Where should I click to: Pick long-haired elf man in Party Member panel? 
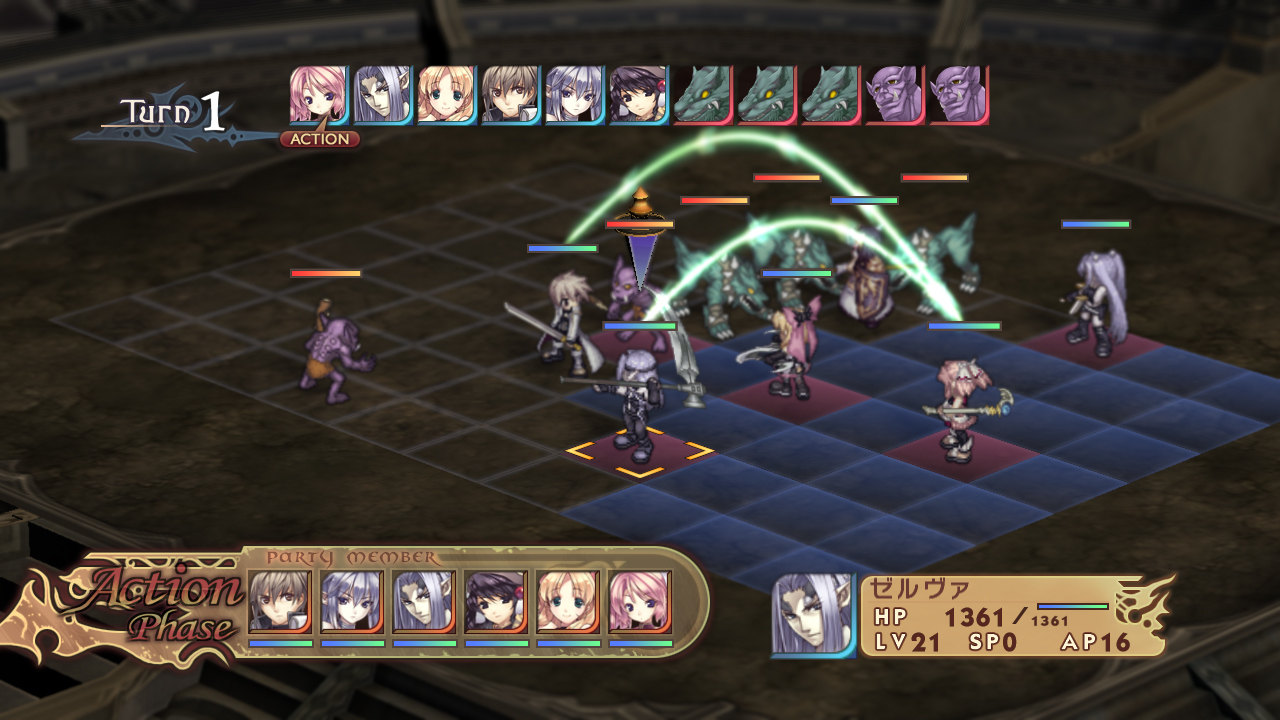[424, 602]
